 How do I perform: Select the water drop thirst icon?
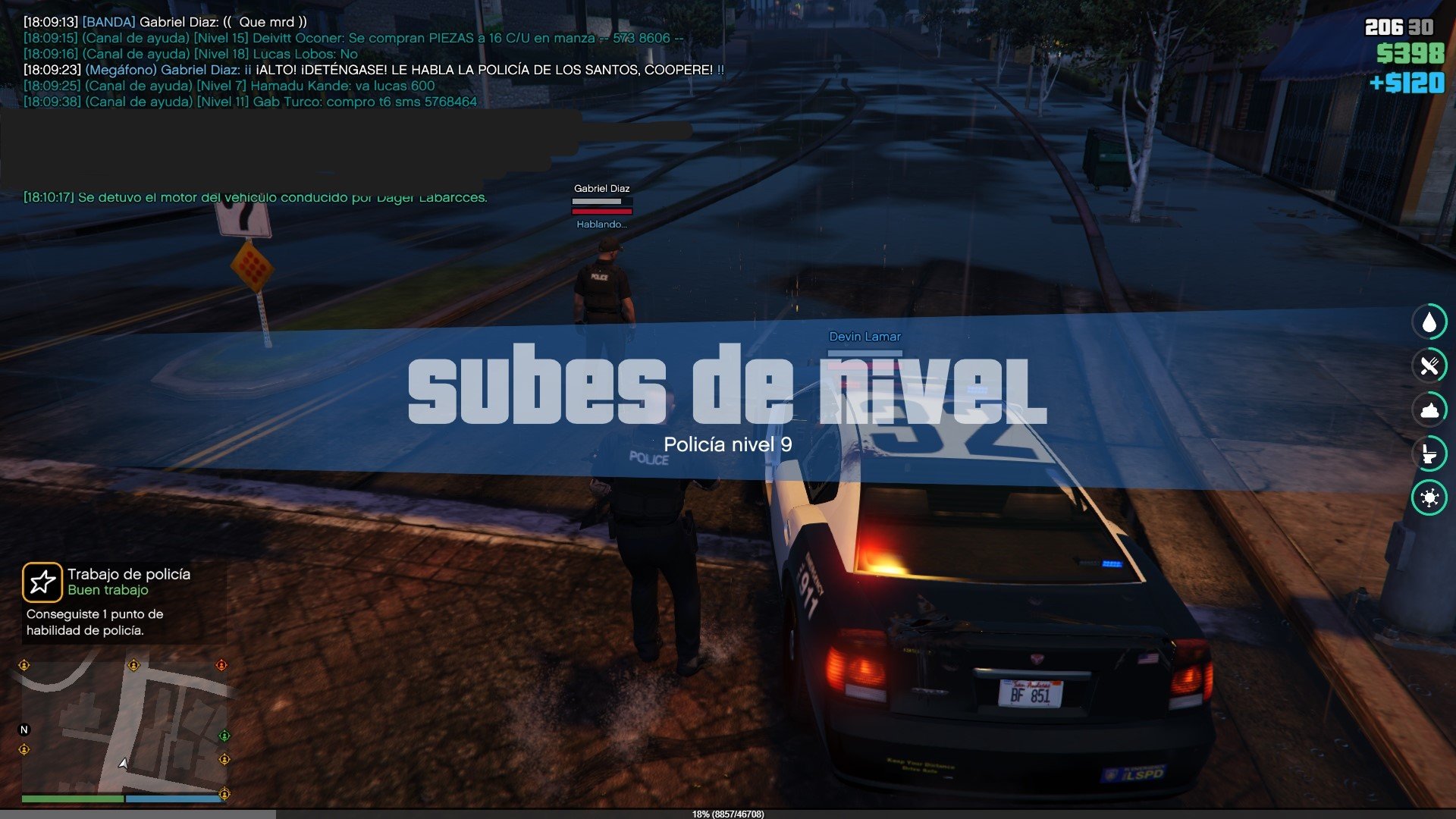[x=1429, y=322]
